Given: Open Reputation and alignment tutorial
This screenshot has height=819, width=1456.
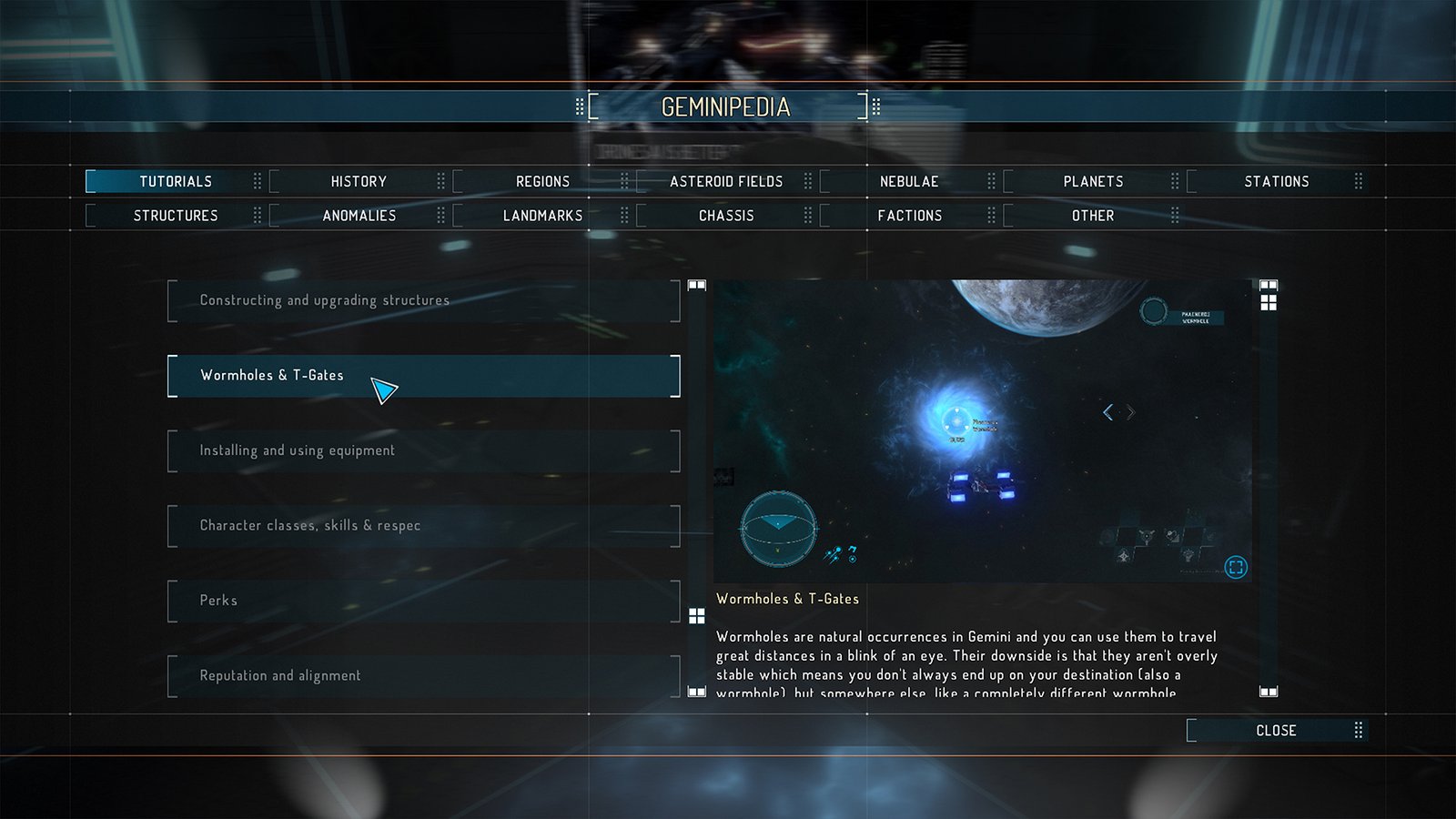Looking at the screenshot, I should coord(423,676).
